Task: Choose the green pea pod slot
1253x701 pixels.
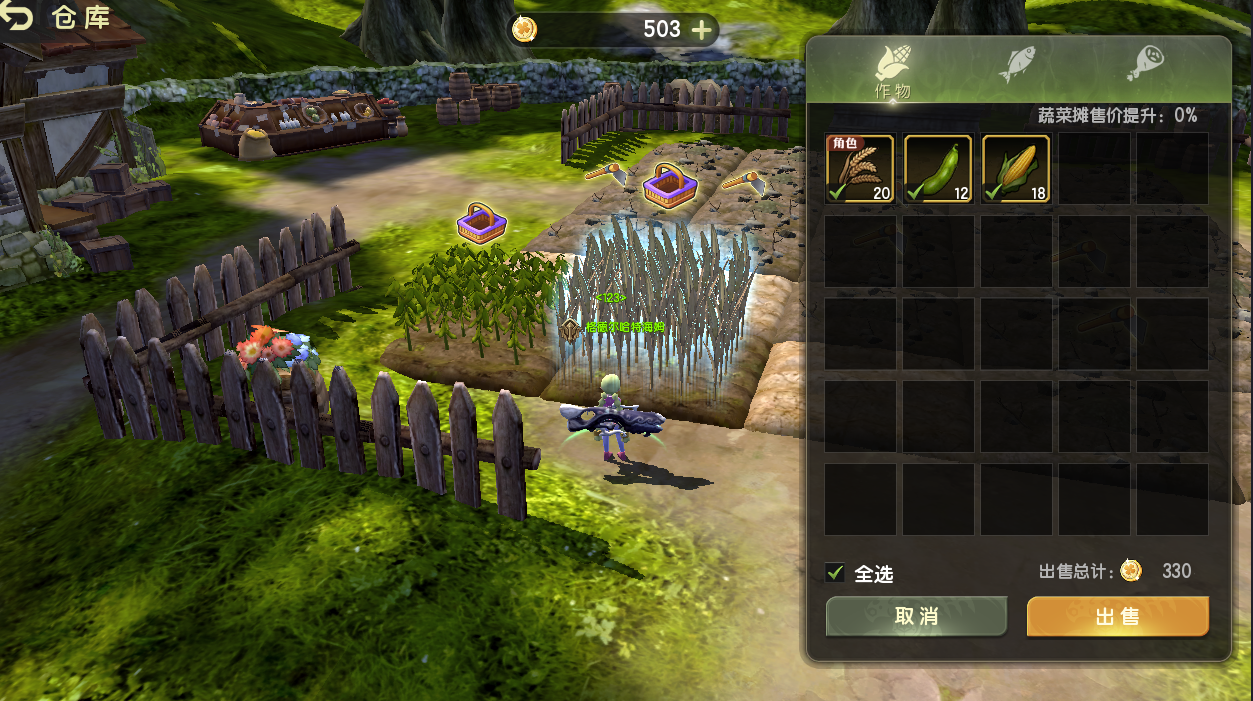Action: 938,169
